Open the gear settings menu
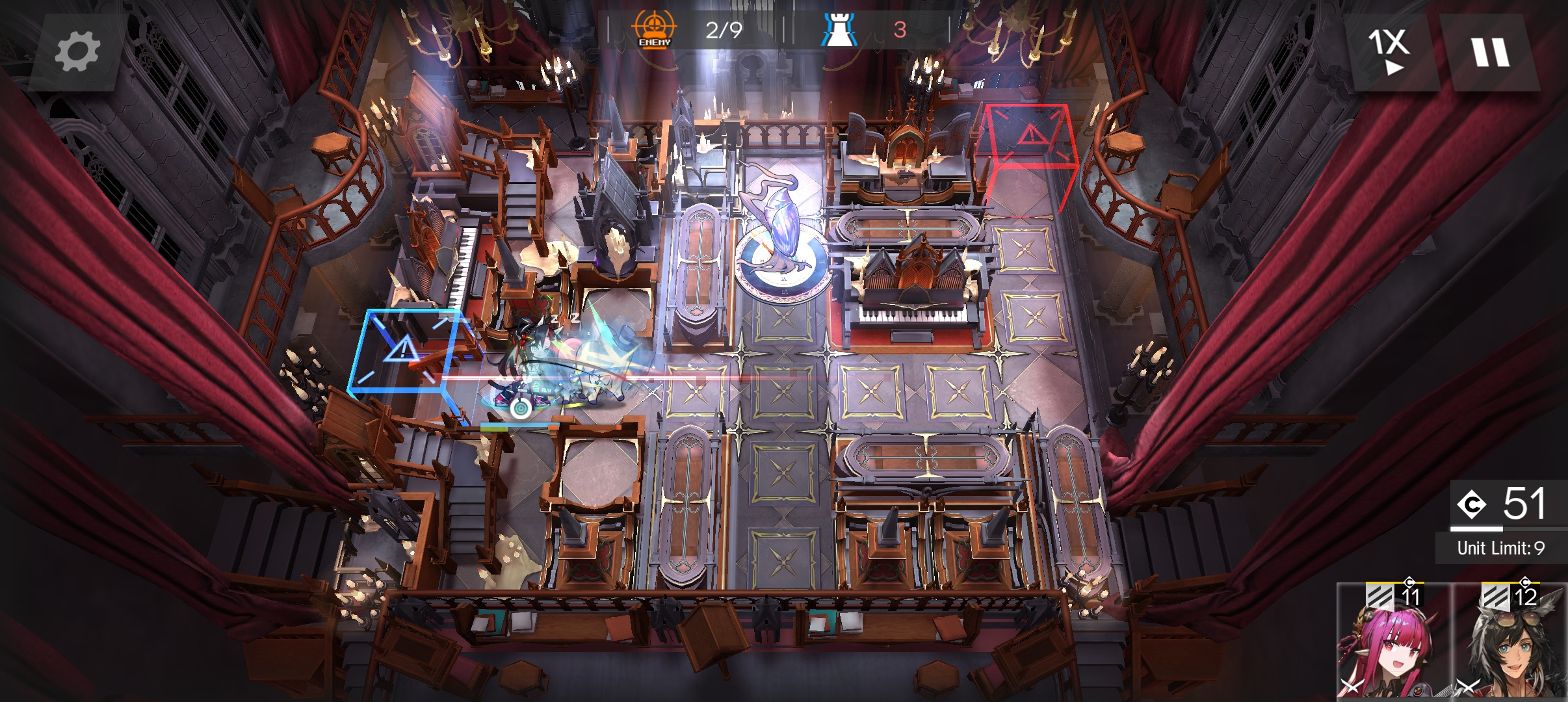Viewport: 1568px width, 702px height. [x=77, y=52]
